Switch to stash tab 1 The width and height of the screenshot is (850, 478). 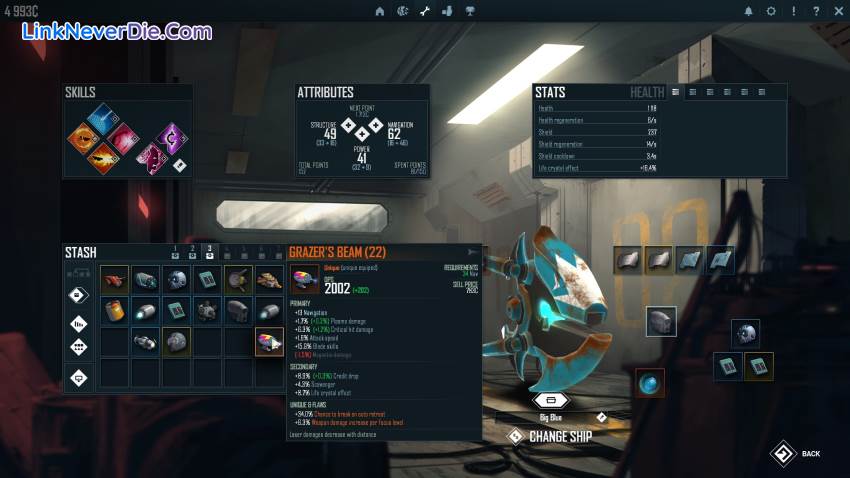(x=174, y=252)
